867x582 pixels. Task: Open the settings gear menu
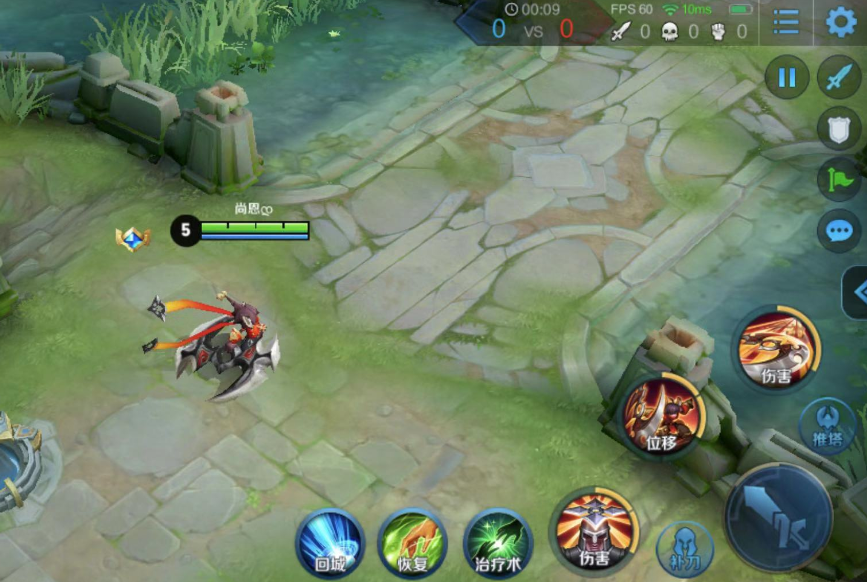[x=841, y=22]
